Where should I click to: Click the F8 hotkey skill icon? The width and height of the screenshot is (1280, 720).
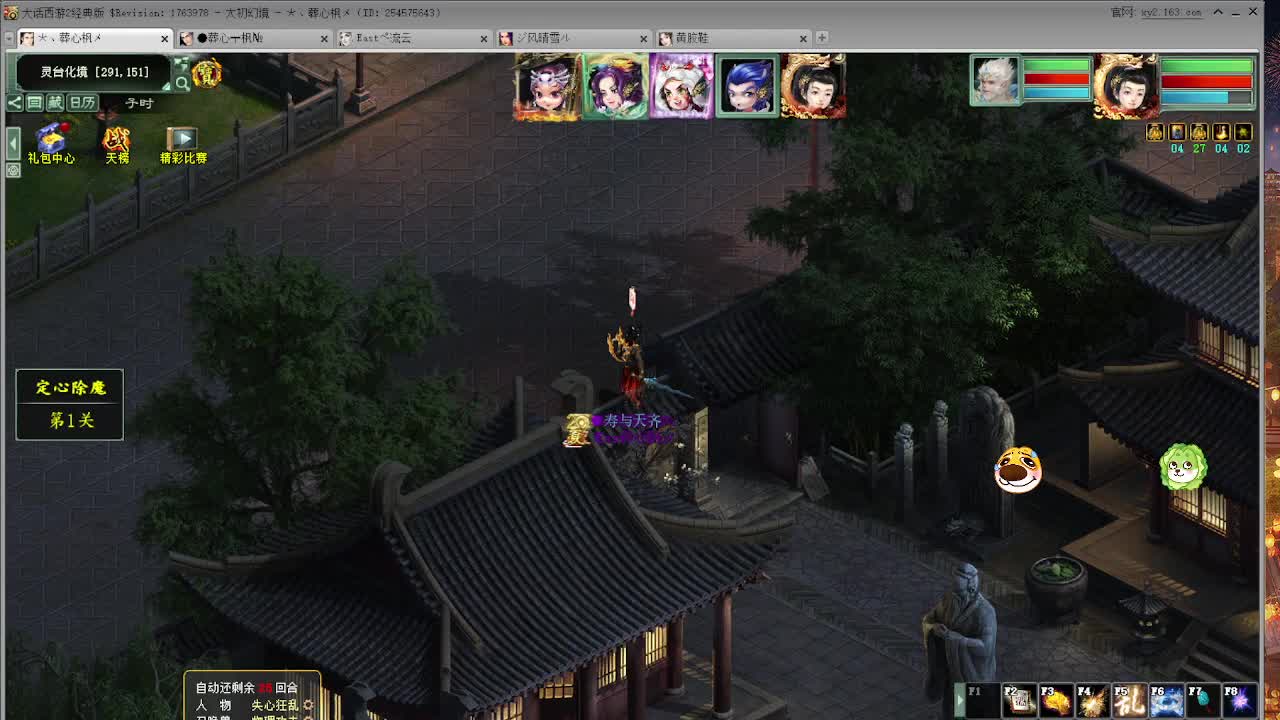[1240, 700]
